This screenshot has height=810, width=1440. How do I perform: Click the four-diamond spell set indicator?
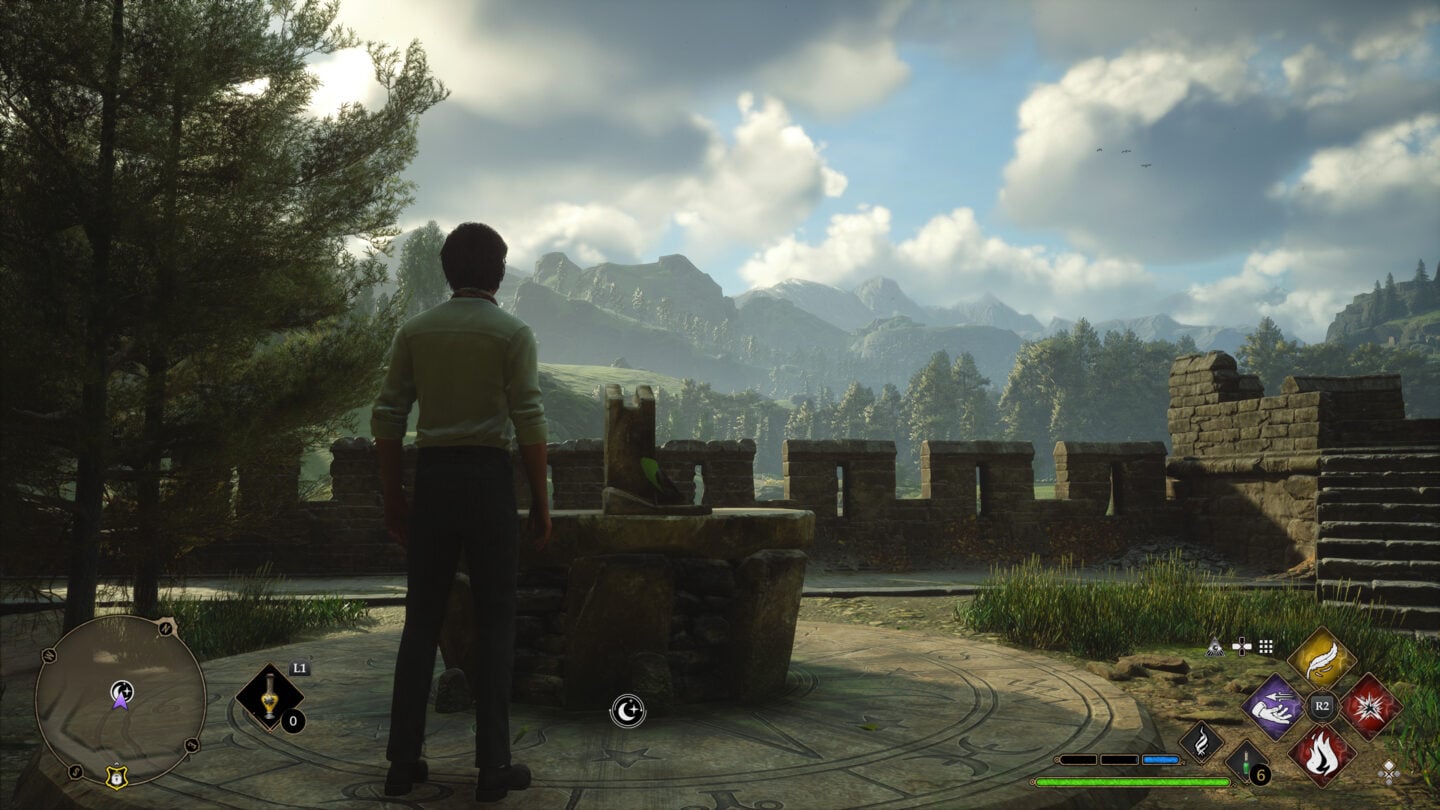tap(1389, 770)
